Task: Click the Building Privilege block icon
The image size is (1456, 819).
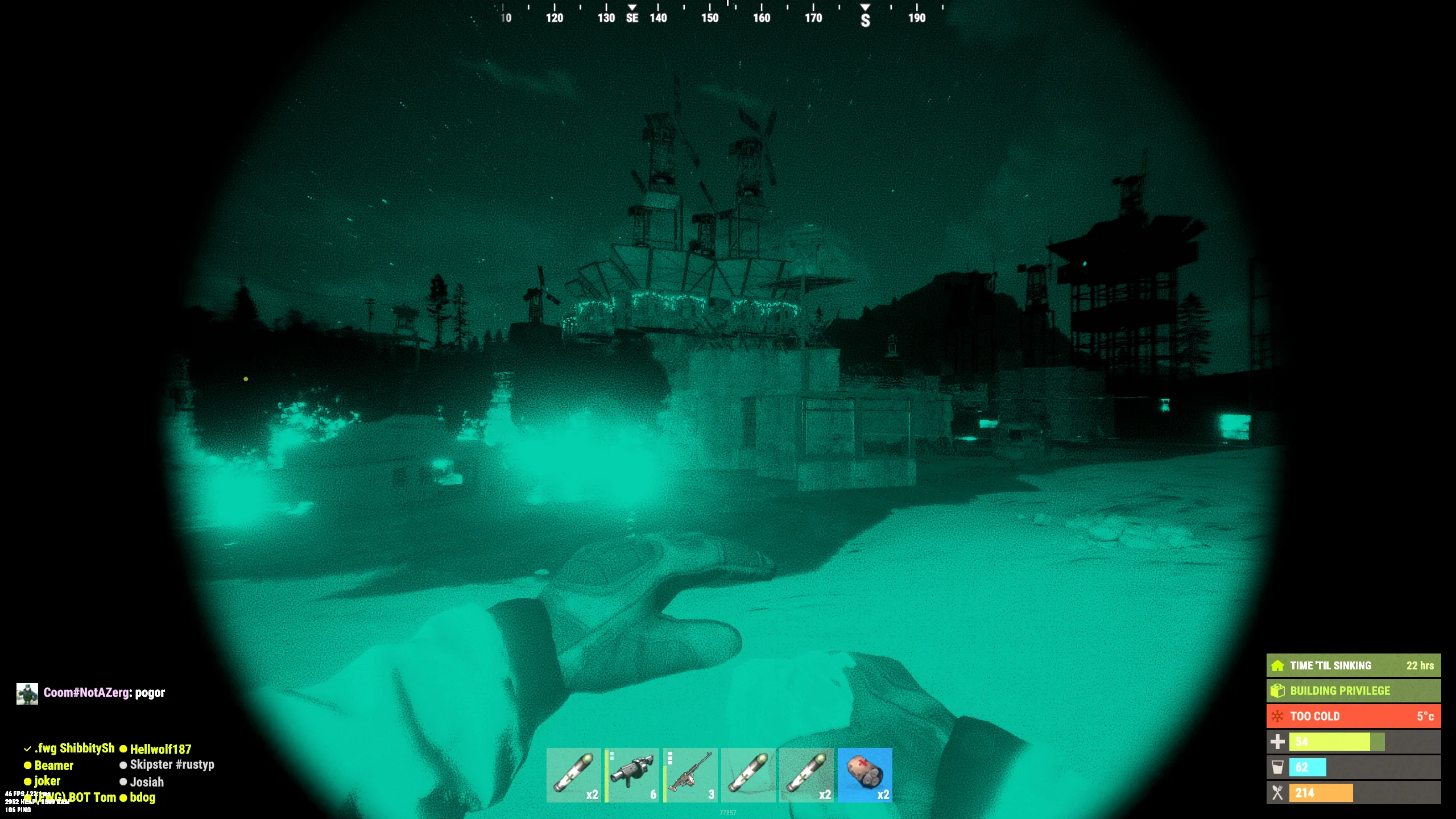Action: click(x=1279, y=691)
